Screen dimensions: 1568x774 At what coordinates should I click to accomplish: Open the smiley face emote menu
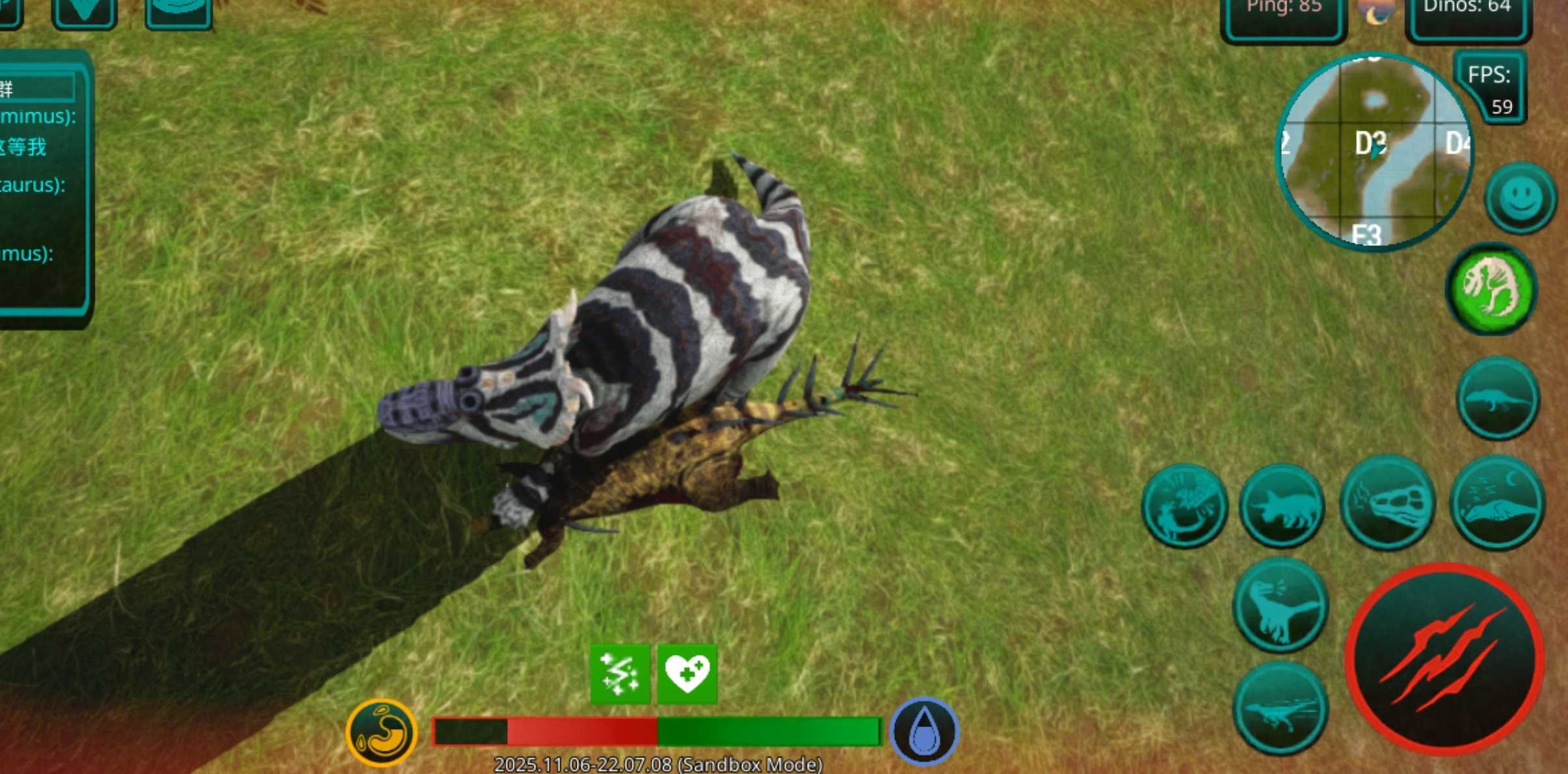pos(1521,198)
